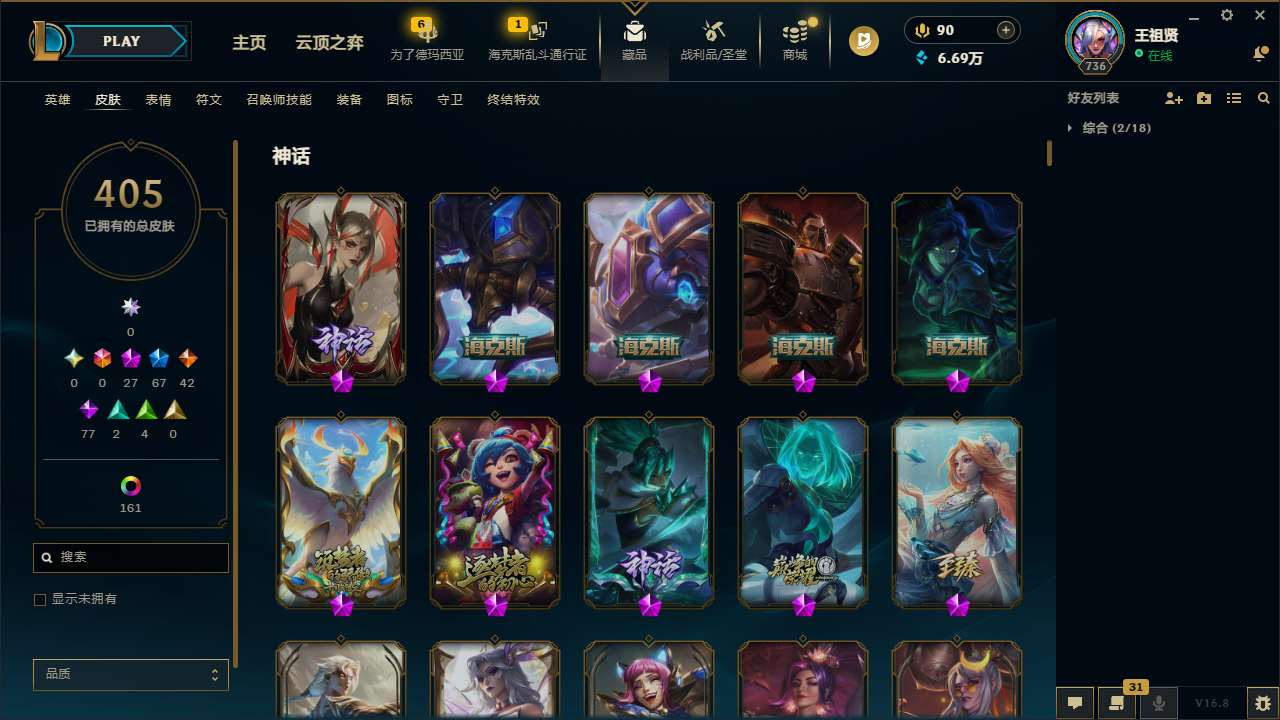Open the 主页 menu item
The width and height of the screenshot is (1280, 720).
coord(249,42)
